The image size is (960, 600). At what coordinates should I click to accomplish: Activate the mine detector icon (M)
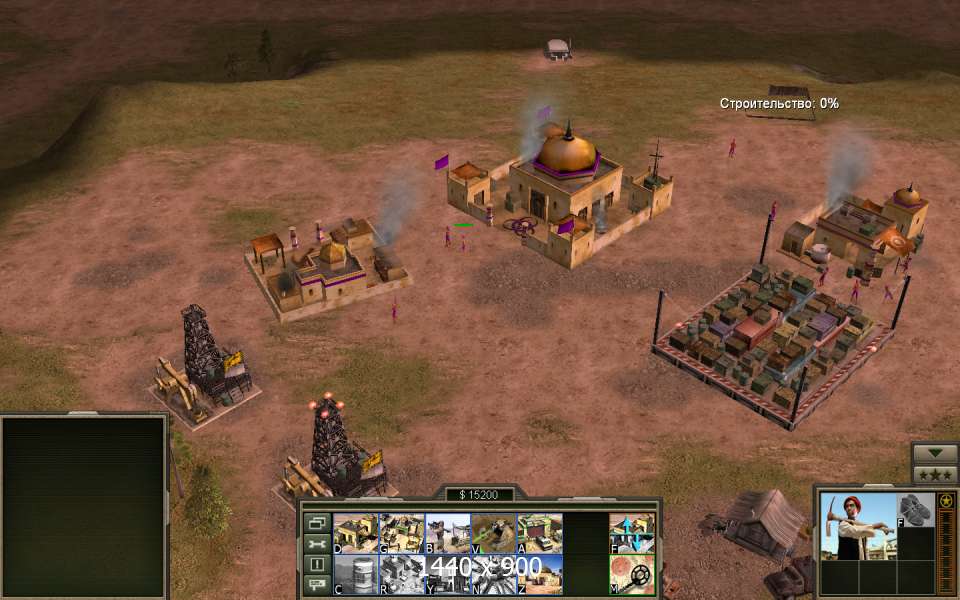tap(632, 574)
